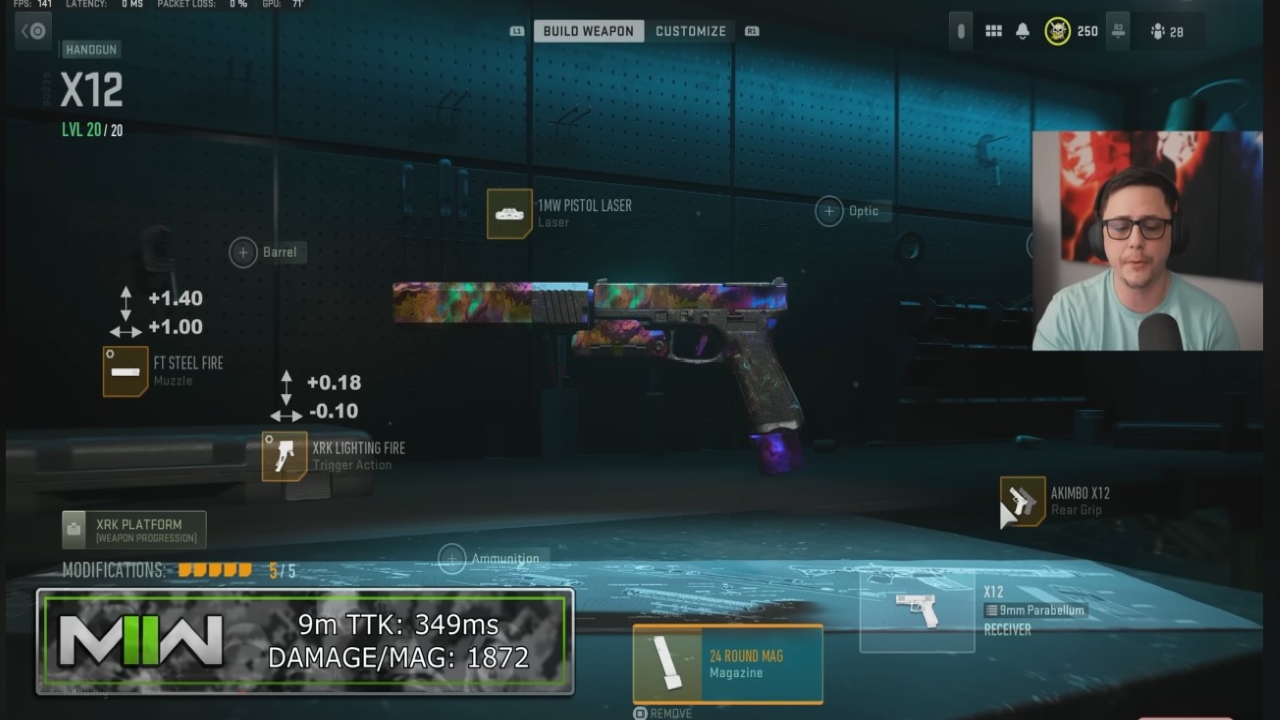1280x720 pixels.
Task: Open the social icon showing 28 players
Action: click(1158, 31)
